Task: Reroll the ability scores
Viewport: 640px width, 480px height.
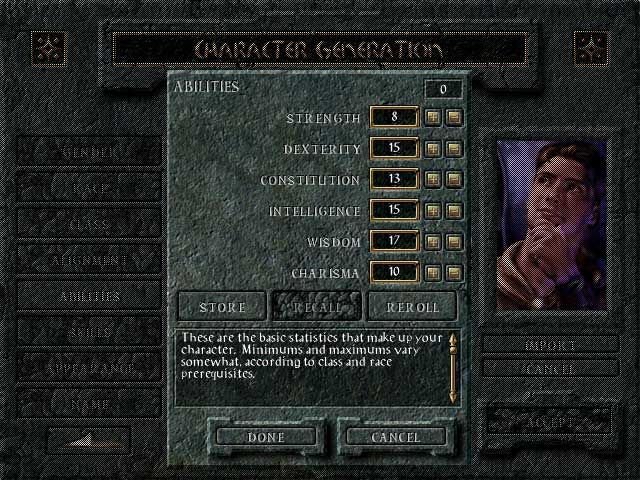Action: (x=411, y=305)
